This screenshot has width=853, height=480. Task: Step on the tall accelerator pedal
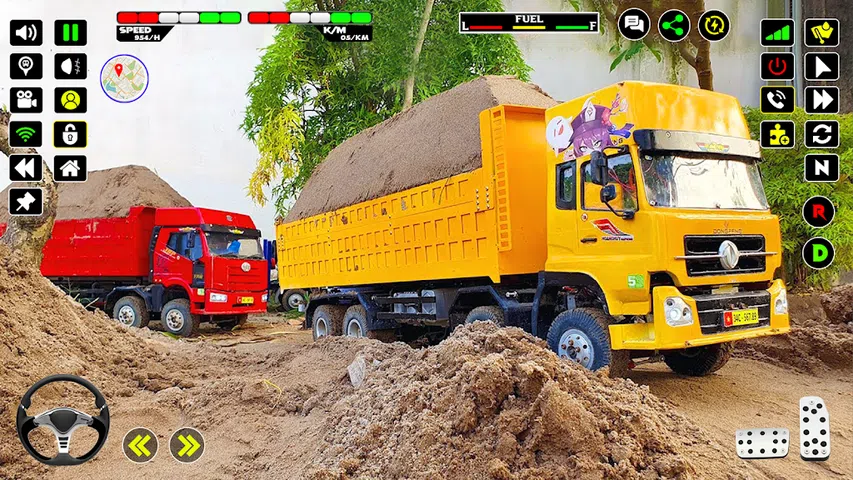[x=814, y=428]
